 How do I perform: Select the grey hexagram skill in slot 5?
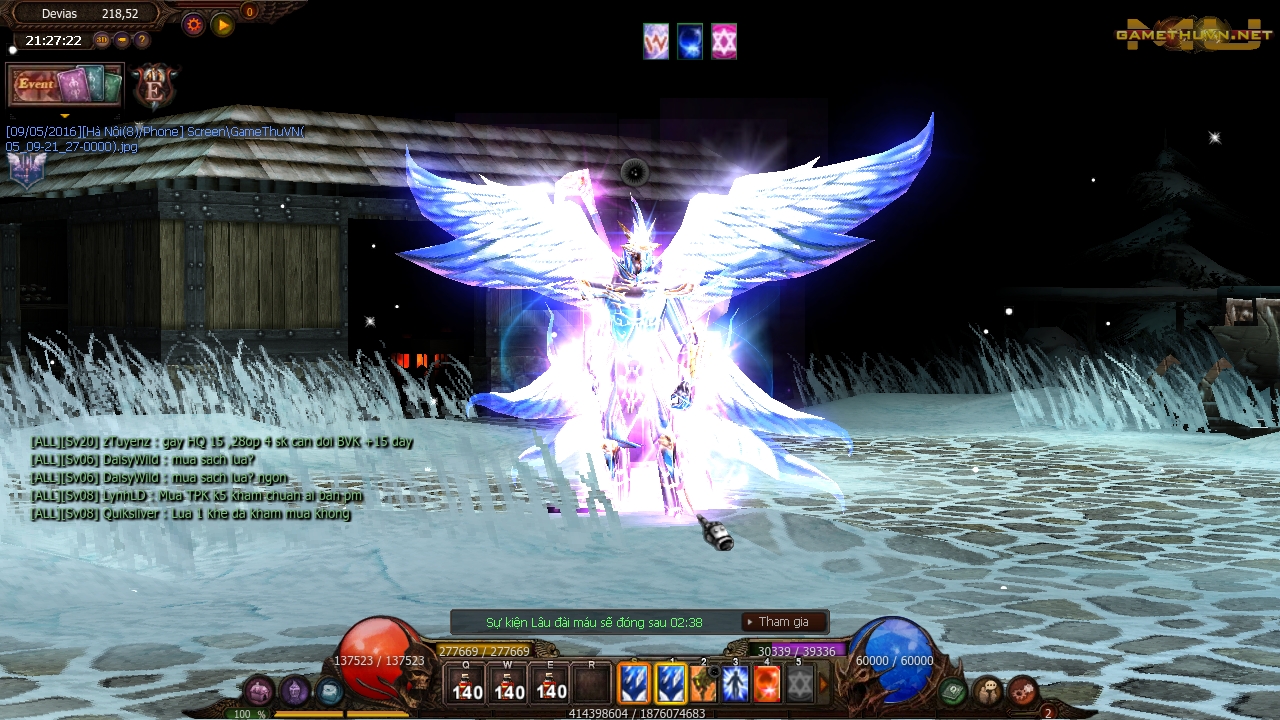(x=799, y=684)
